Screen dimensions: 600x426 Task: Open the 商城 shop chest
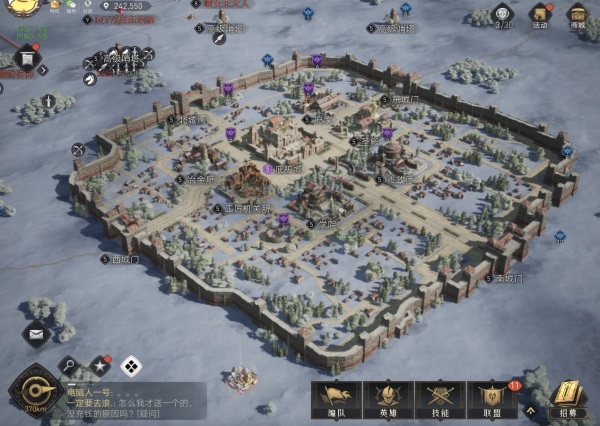coord(577,15)
